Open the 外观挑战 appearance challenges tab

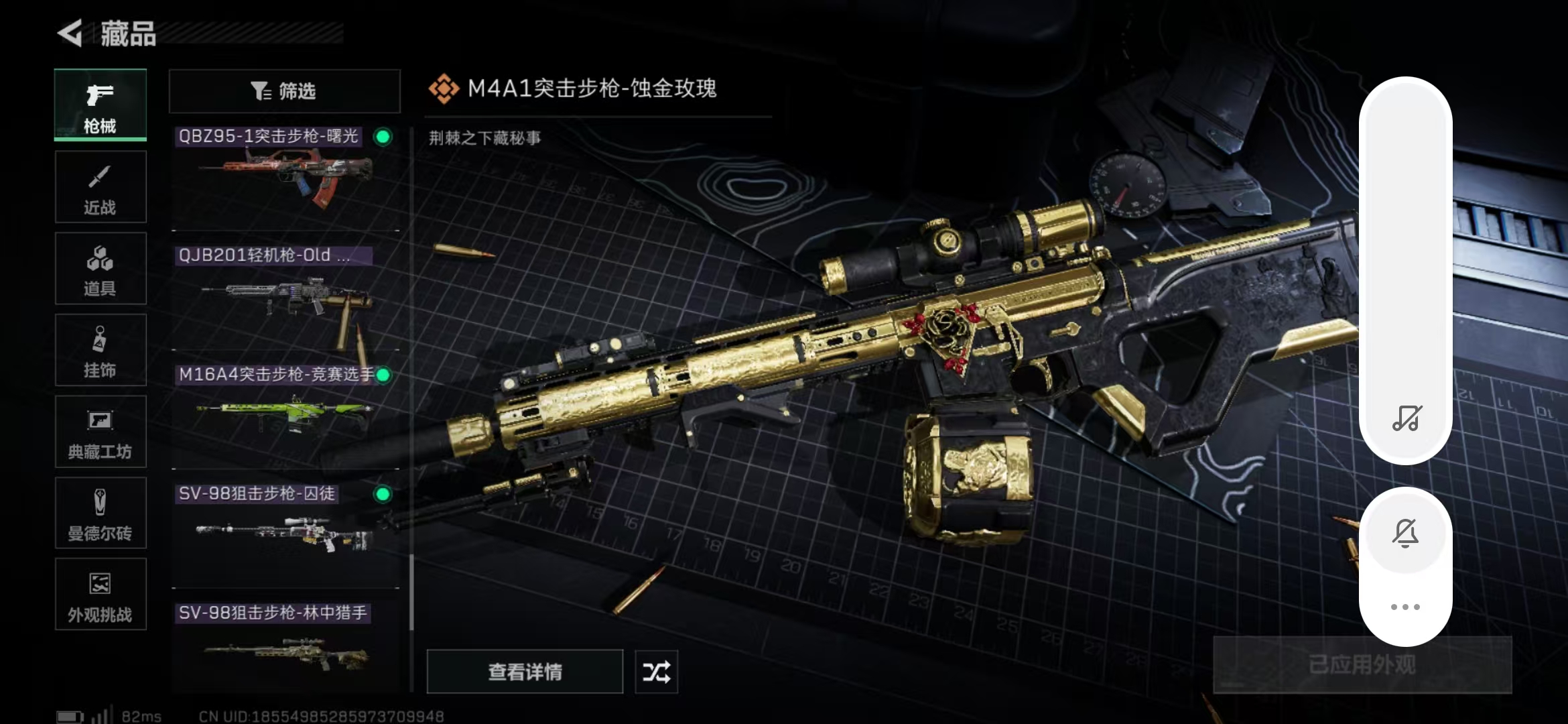click(101, 595)
